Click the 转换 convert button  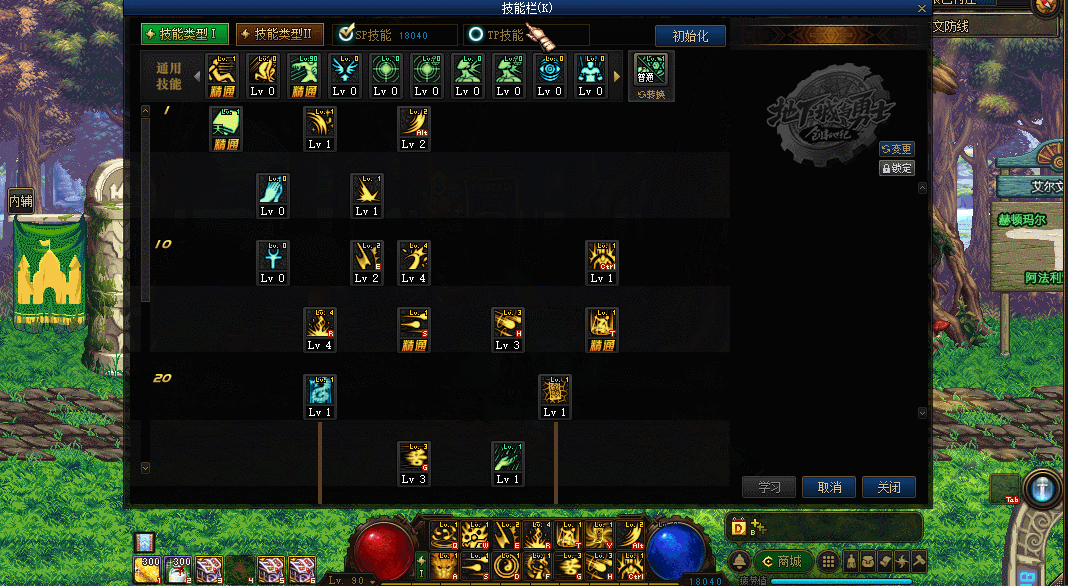(x=651, y=95)
